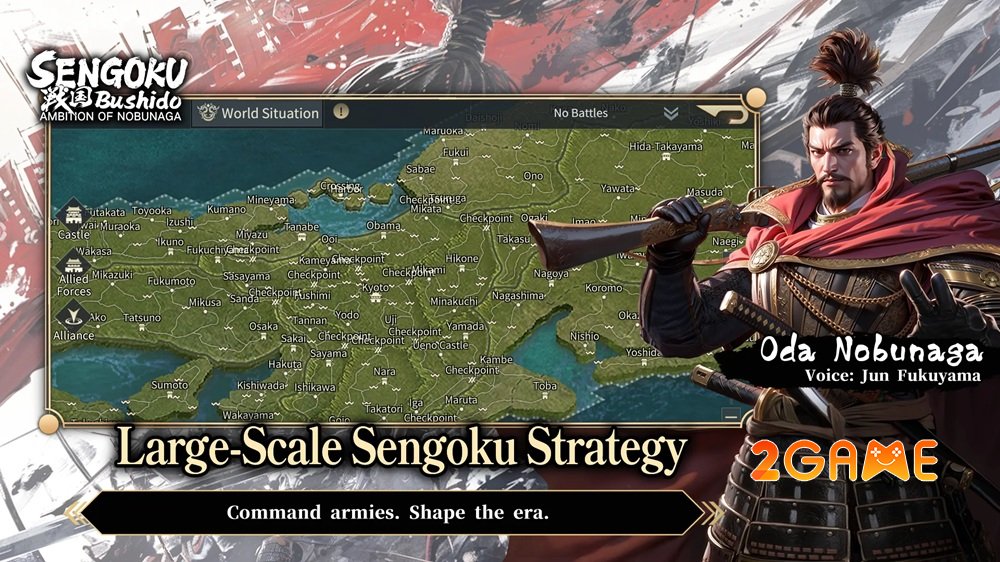Click the minus button on the map
Viewport: 1000px width, 562px height.
point(731,414)
